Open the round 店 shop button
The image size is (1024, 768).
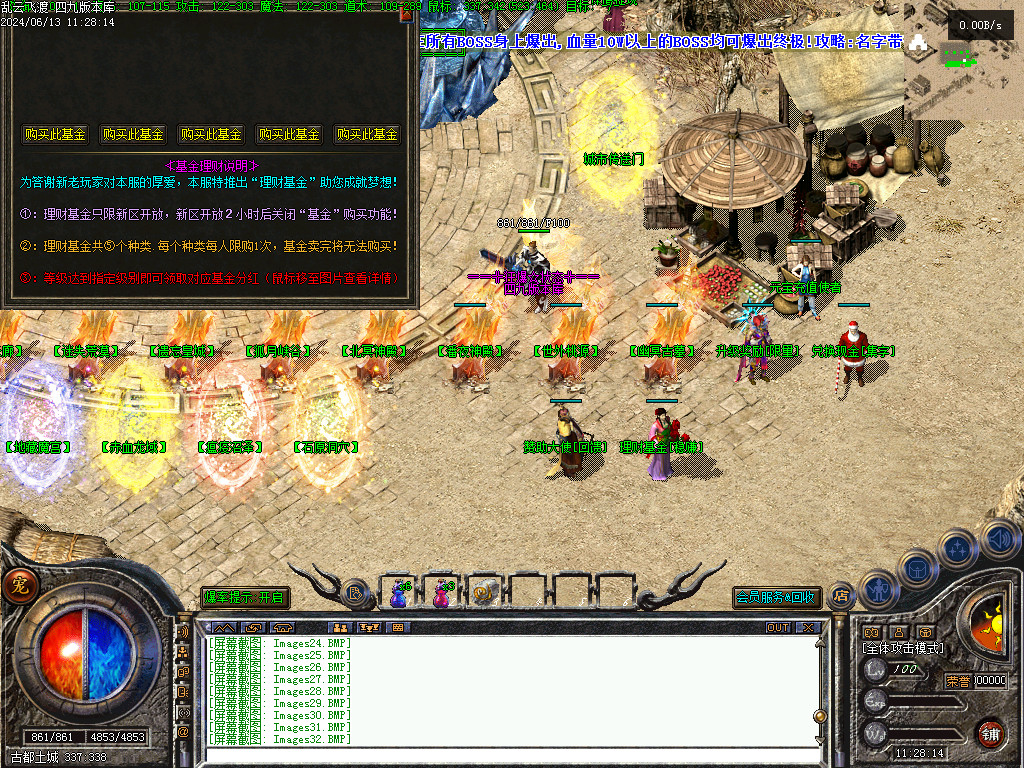tap(840, 596)
